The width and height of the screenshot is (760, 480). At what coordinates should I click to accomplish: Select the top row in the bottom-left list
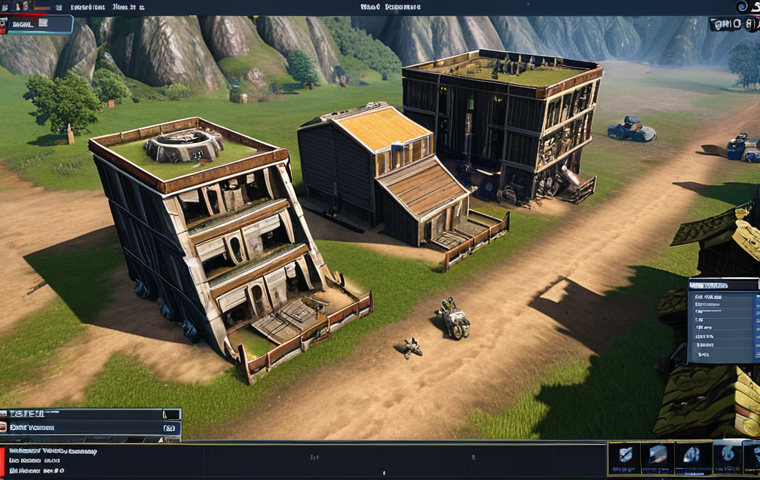pyautogui.click(x=90, y=414)
